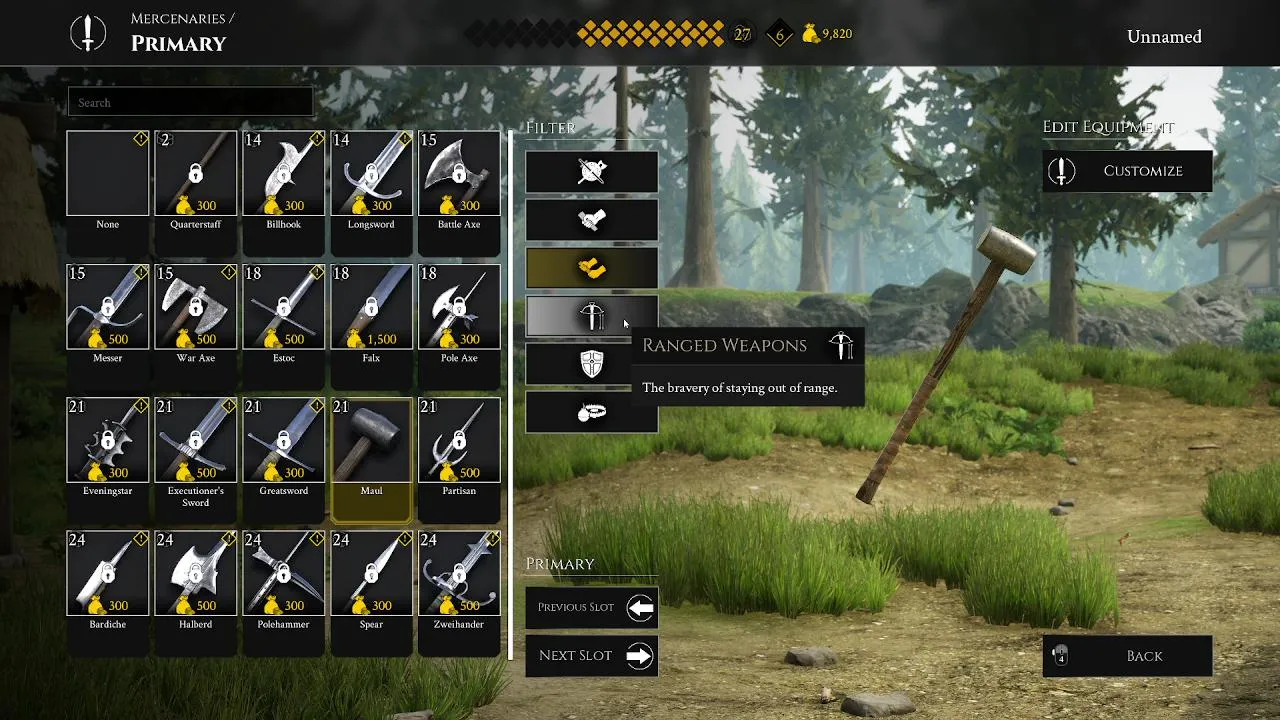Viewport: 1280px width, 720px height.
Task: Advance to the Next Slot
Action: pos(592,656)
